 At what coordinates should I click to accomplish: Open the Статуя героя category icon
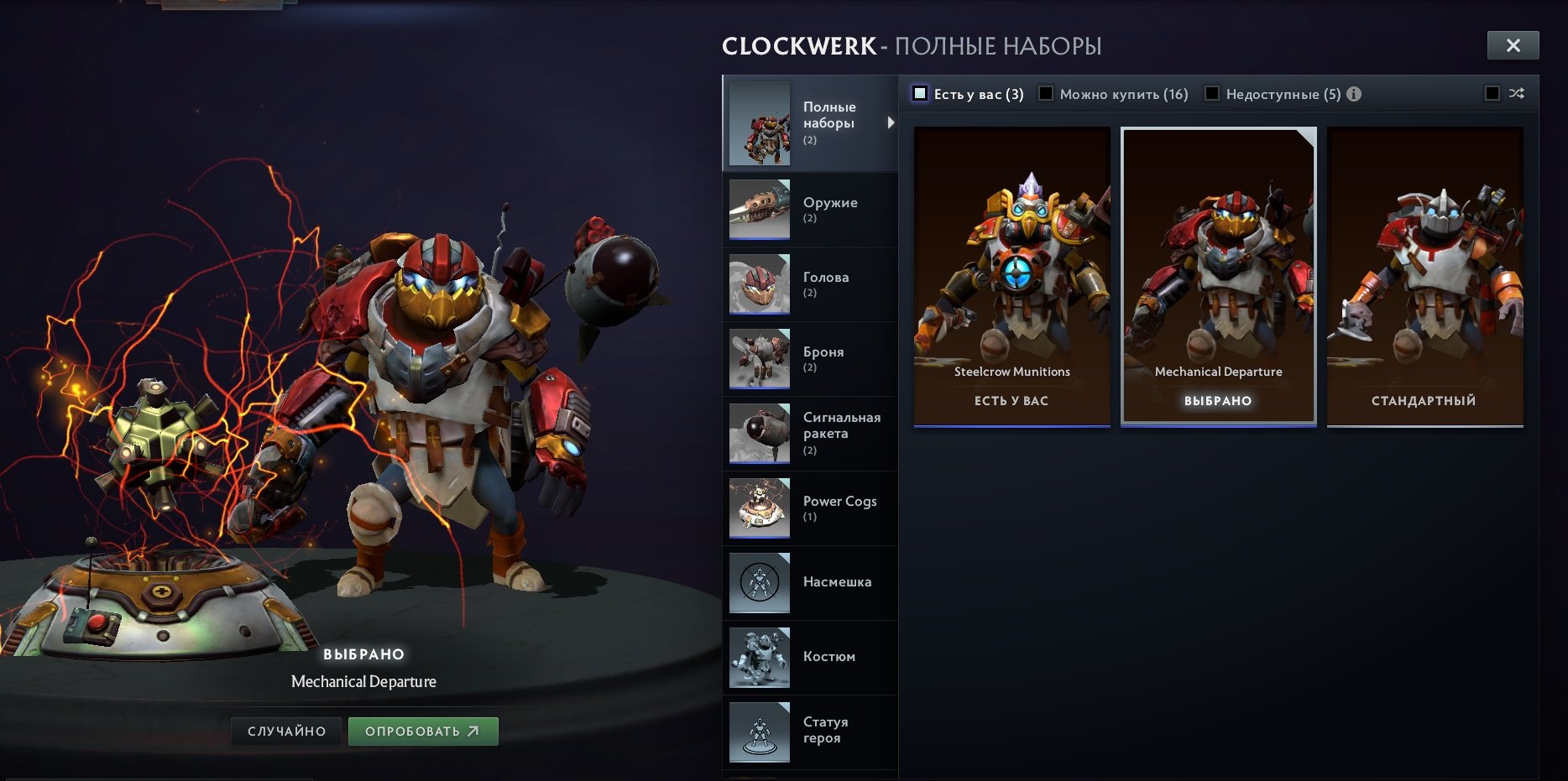758,731
